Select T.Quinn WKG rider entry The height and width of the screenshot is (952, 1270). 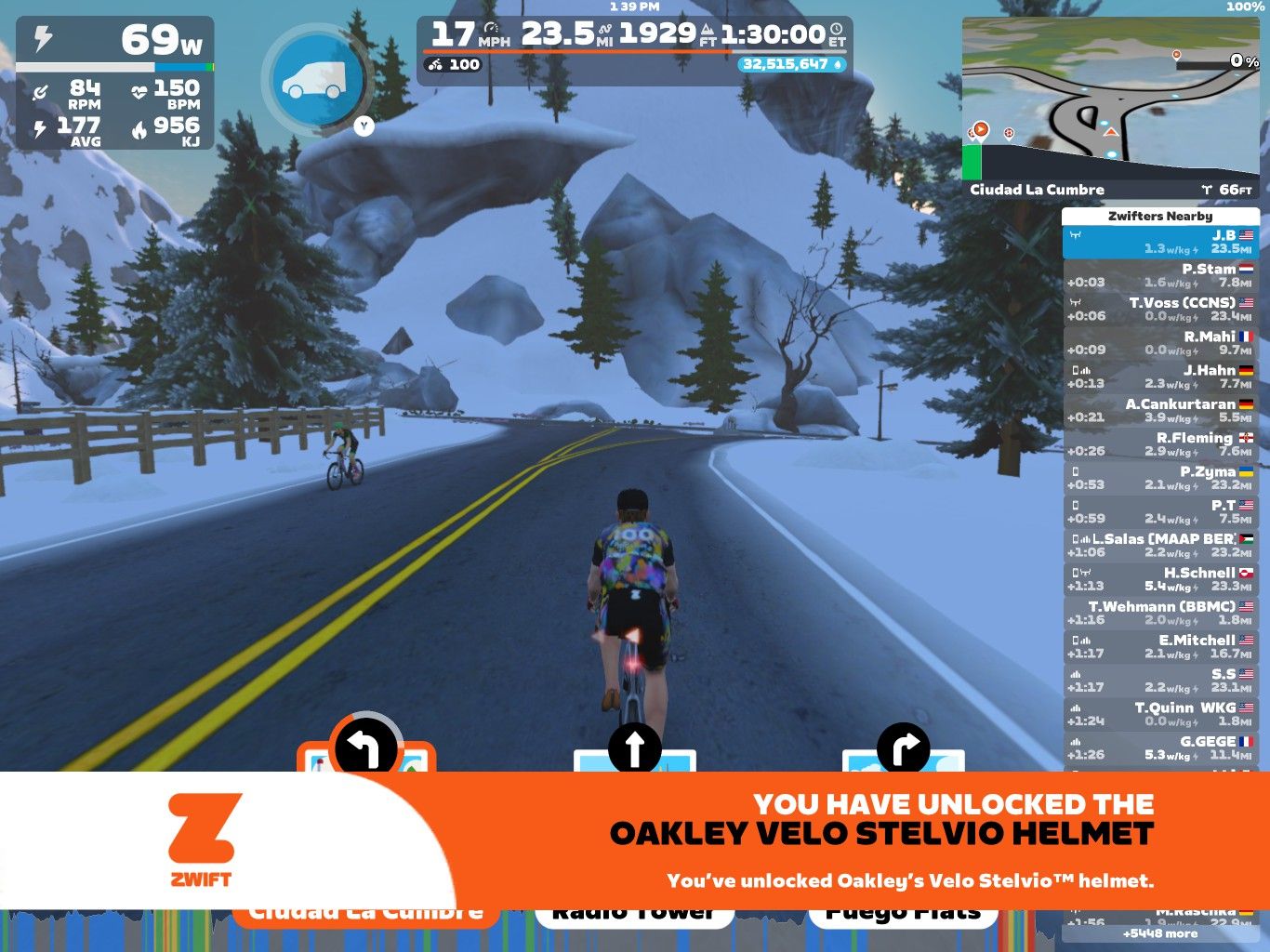tap(1159, 714)
